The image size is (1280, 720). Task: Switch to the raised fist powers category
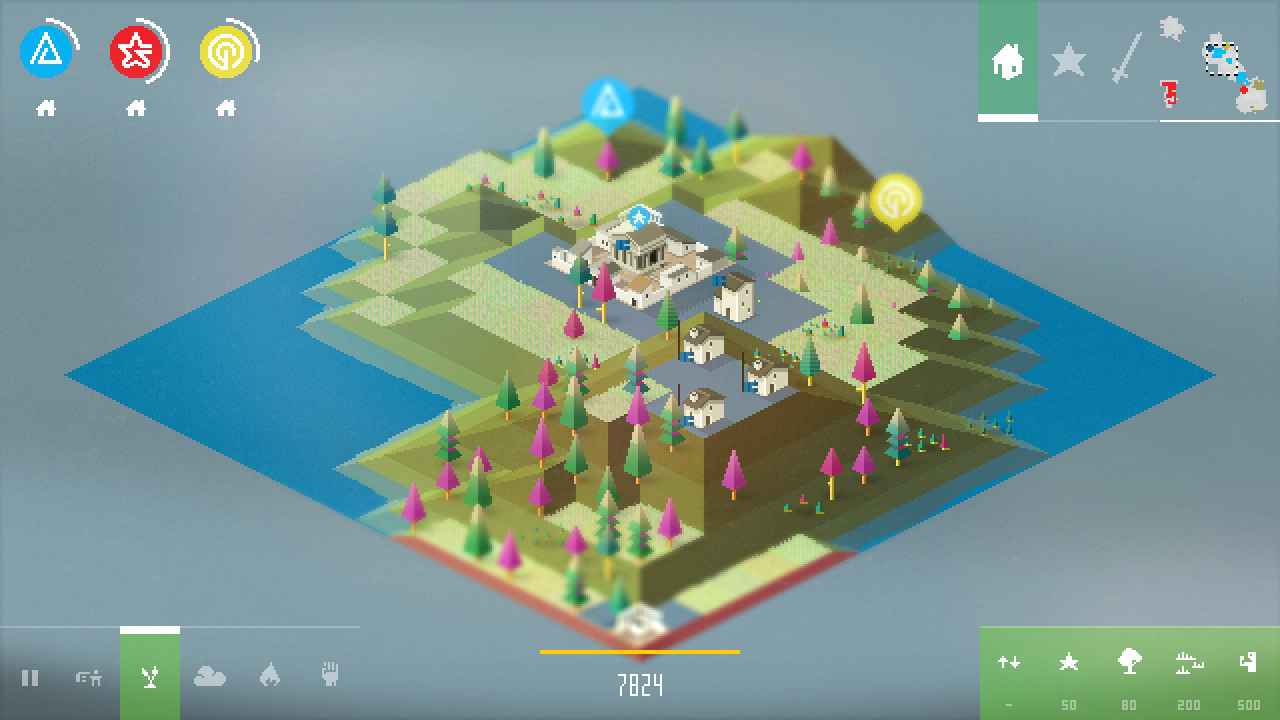(x=330, y=676)
